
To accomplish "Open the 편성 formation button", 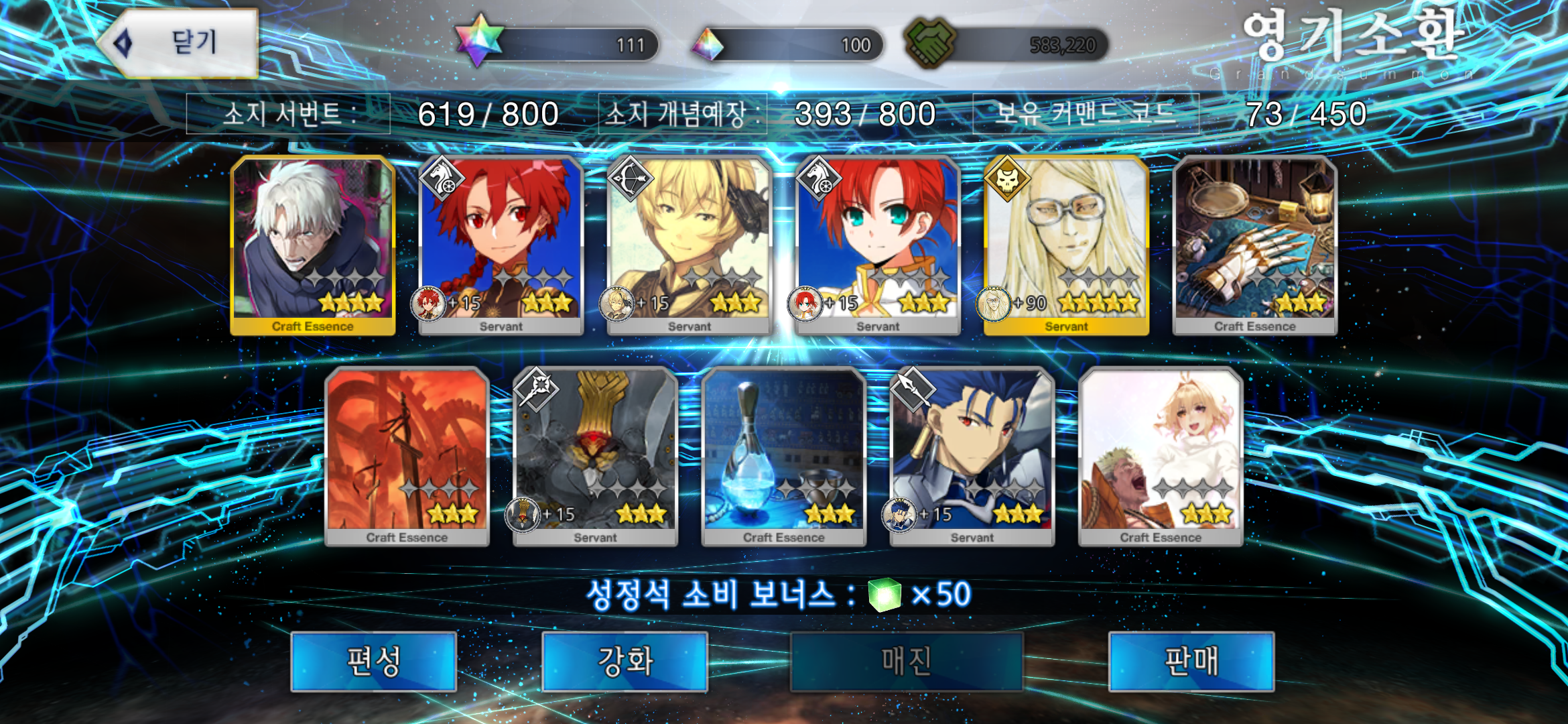I will (373, 662).
